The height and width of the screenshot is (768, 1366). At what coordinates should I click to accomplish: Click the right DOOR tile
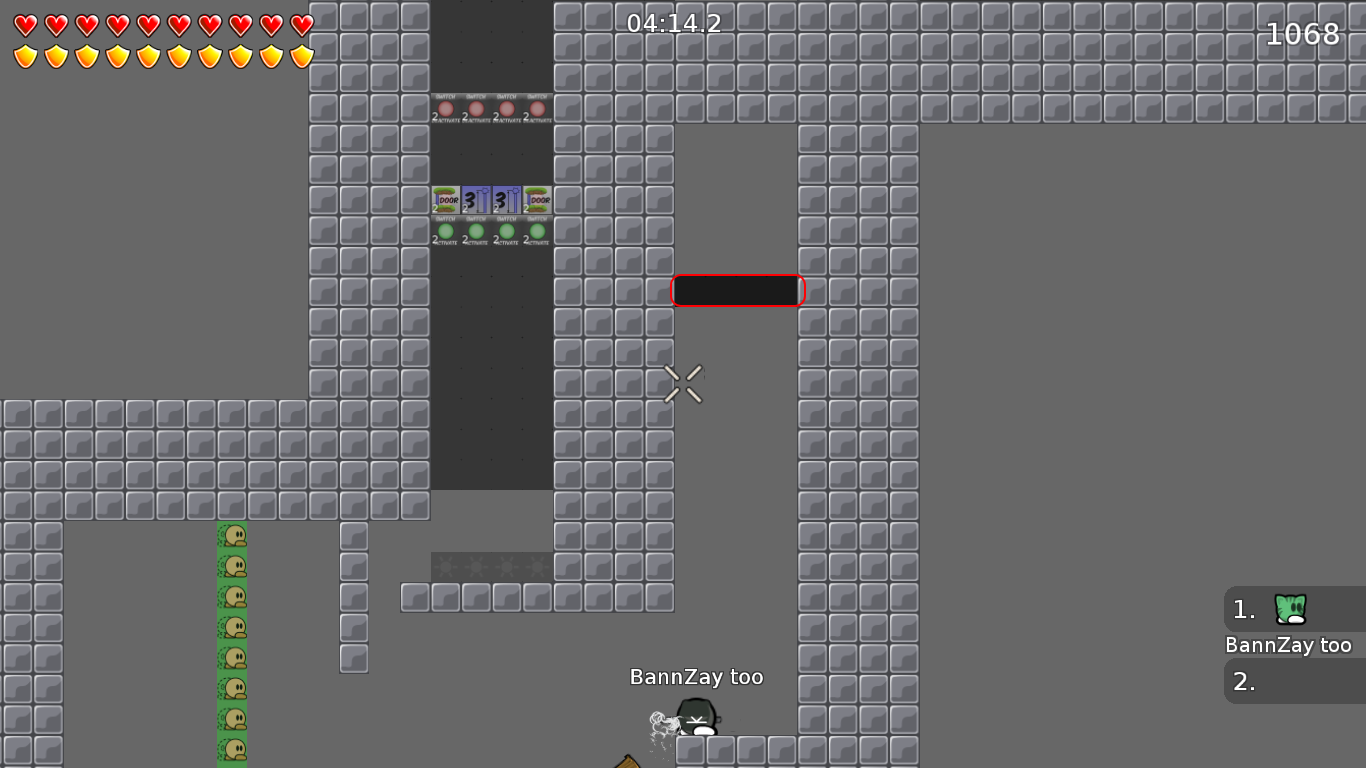(x=537, y=200)
